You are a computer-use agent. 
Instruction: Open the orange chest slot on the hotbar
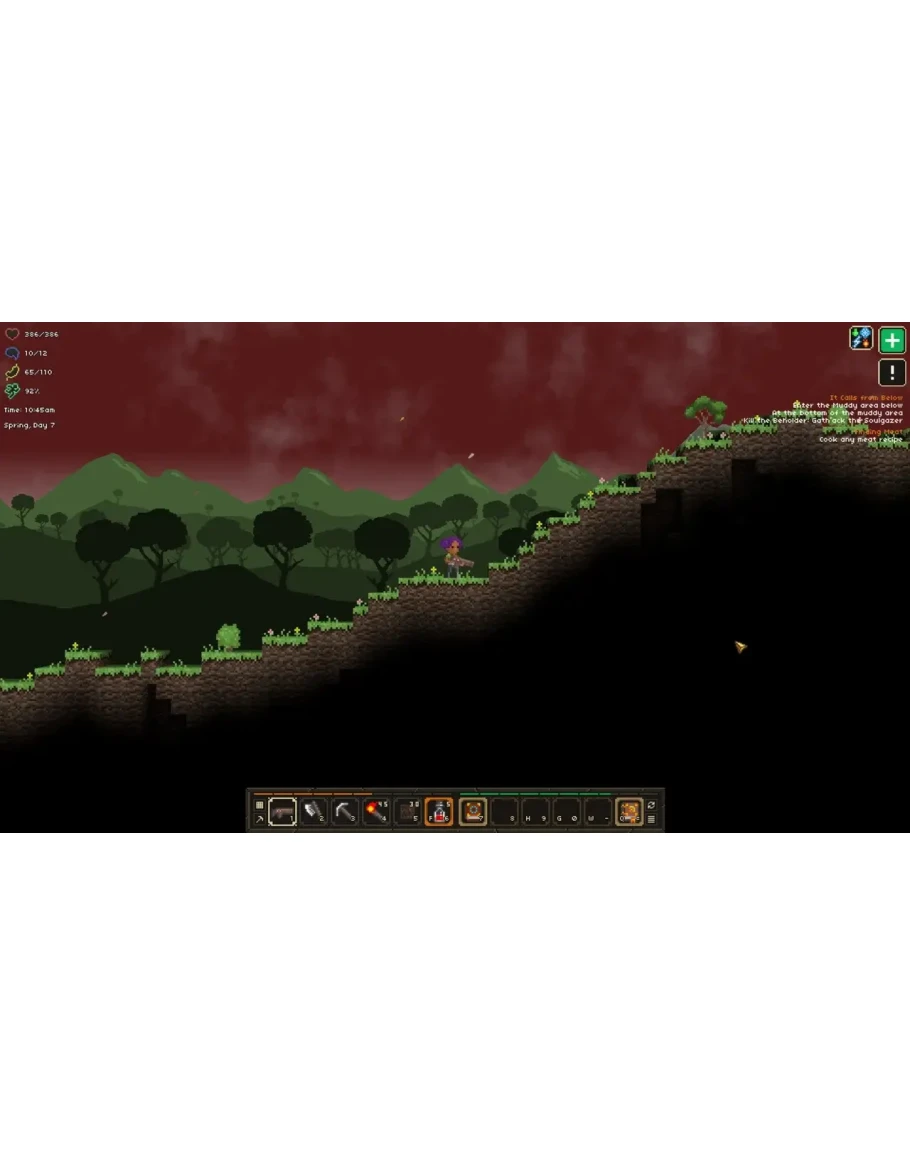click(x=628, y=811)
